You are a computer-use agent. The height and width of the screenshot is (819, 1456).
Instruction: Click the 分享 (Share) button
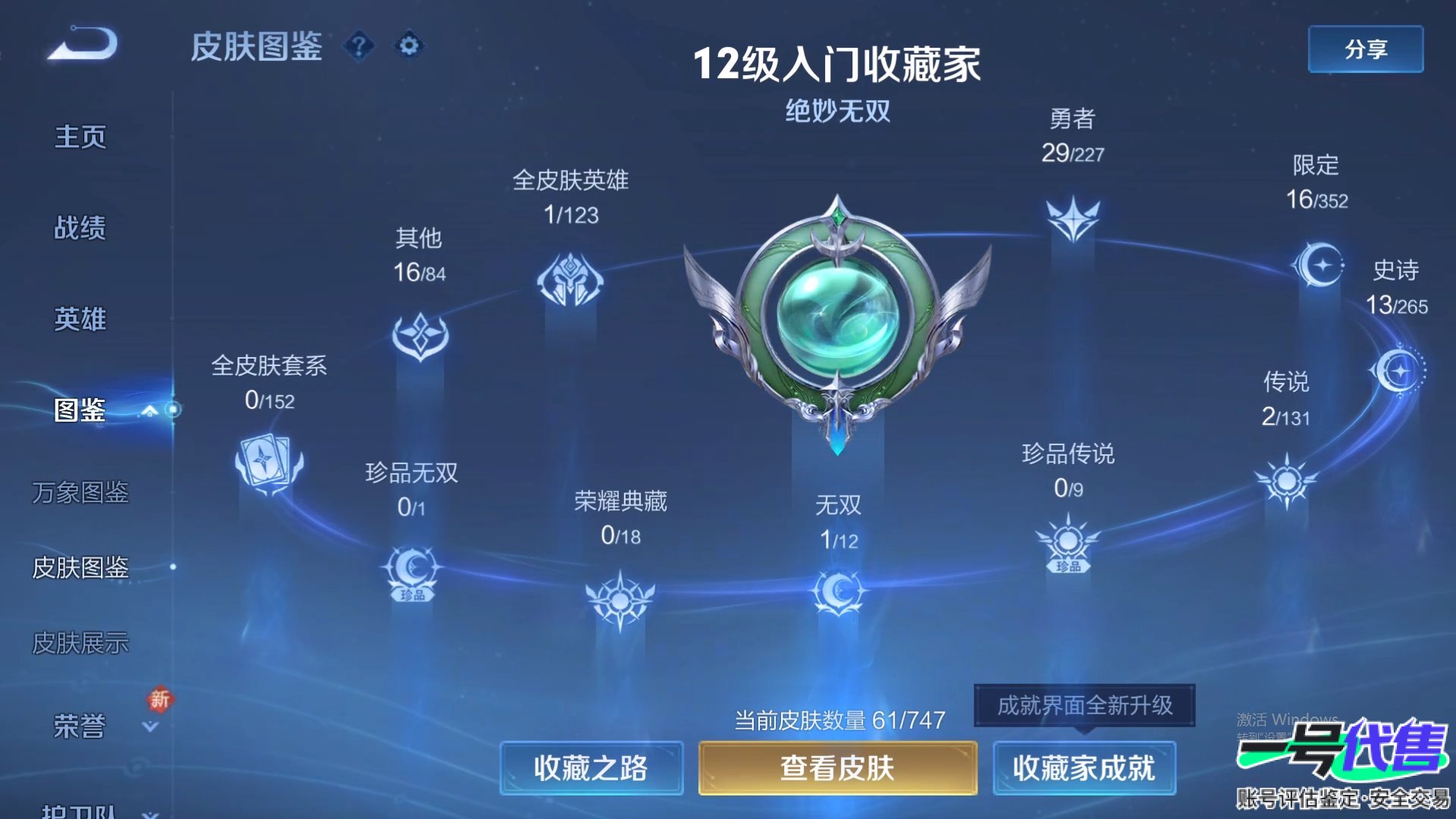pyautogui.click(x=1365, y=47)
